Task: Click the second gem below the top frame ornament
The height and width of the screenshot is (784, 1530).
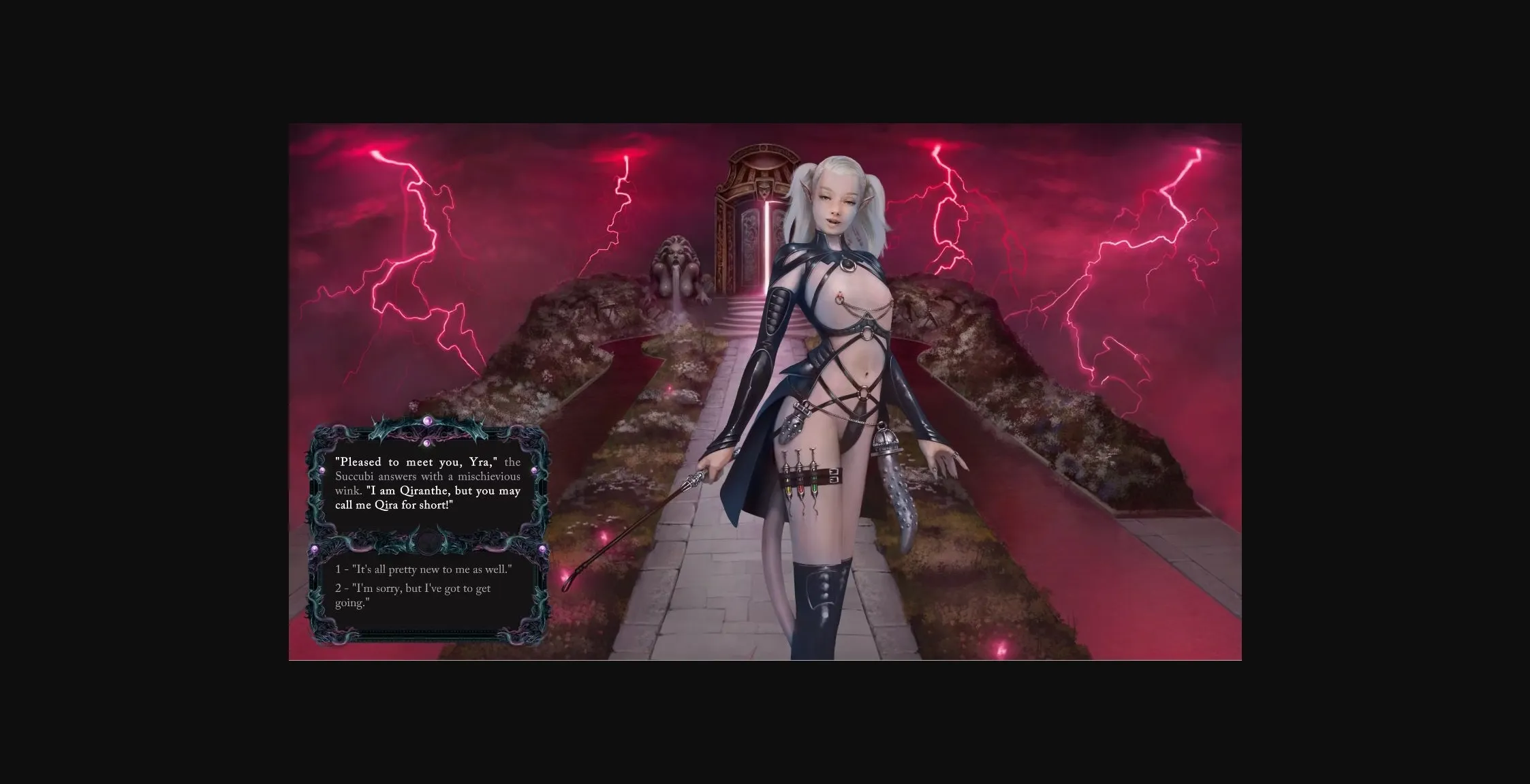Action: pyautogui.click(x=427, y=442)
